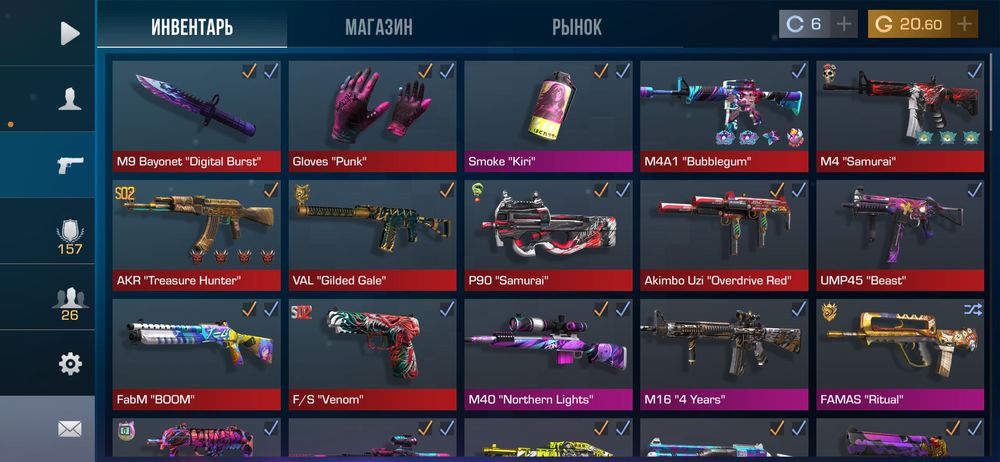Add silver coins with the plus button
The width and height of the screenshot is (1000, 462).
[845, 24]
